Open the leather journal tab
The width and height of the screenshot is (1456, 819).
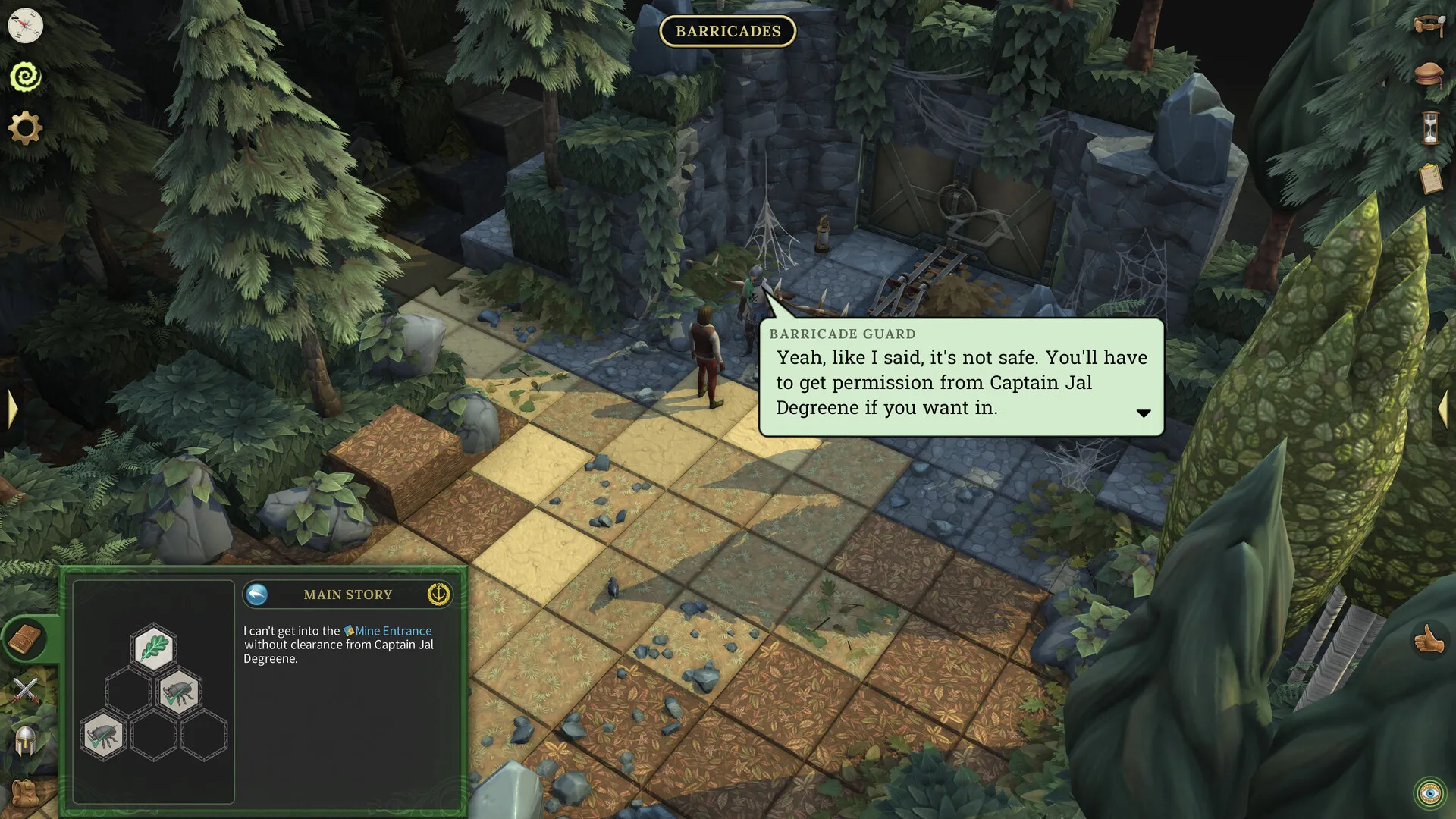(25, 639)
